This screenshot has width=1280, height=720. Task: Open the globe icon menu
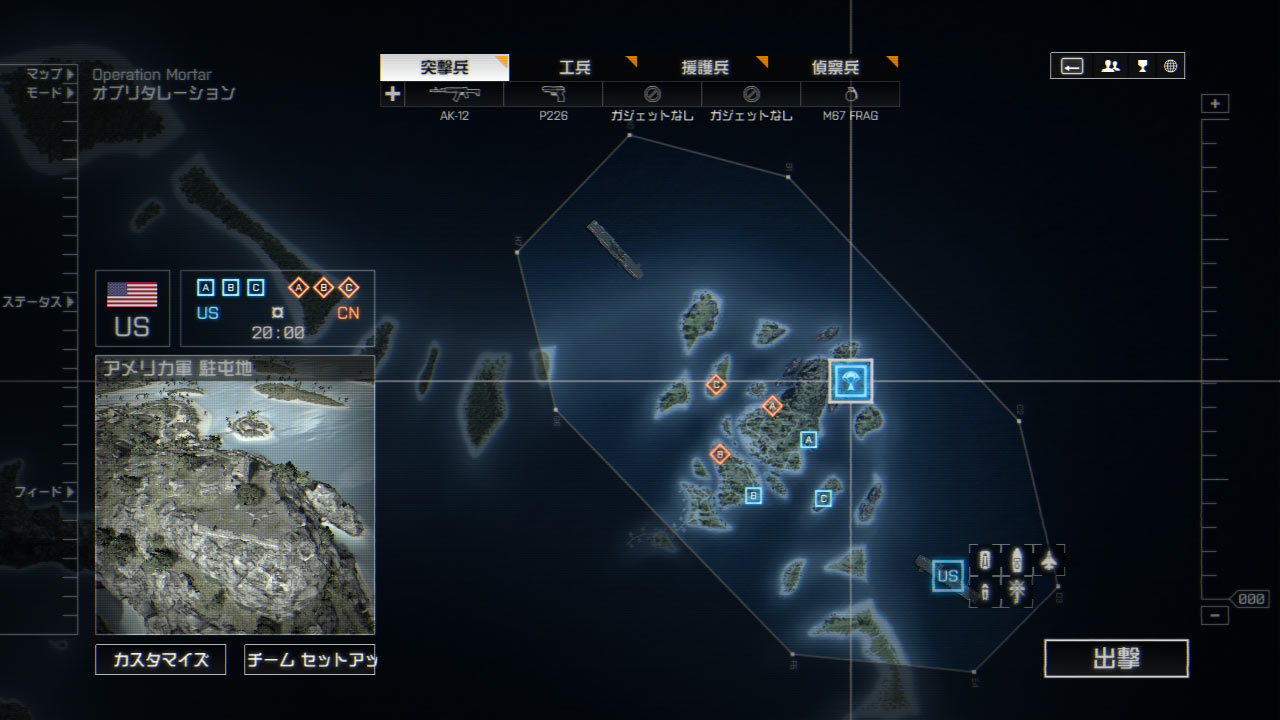coord(1170,66)
